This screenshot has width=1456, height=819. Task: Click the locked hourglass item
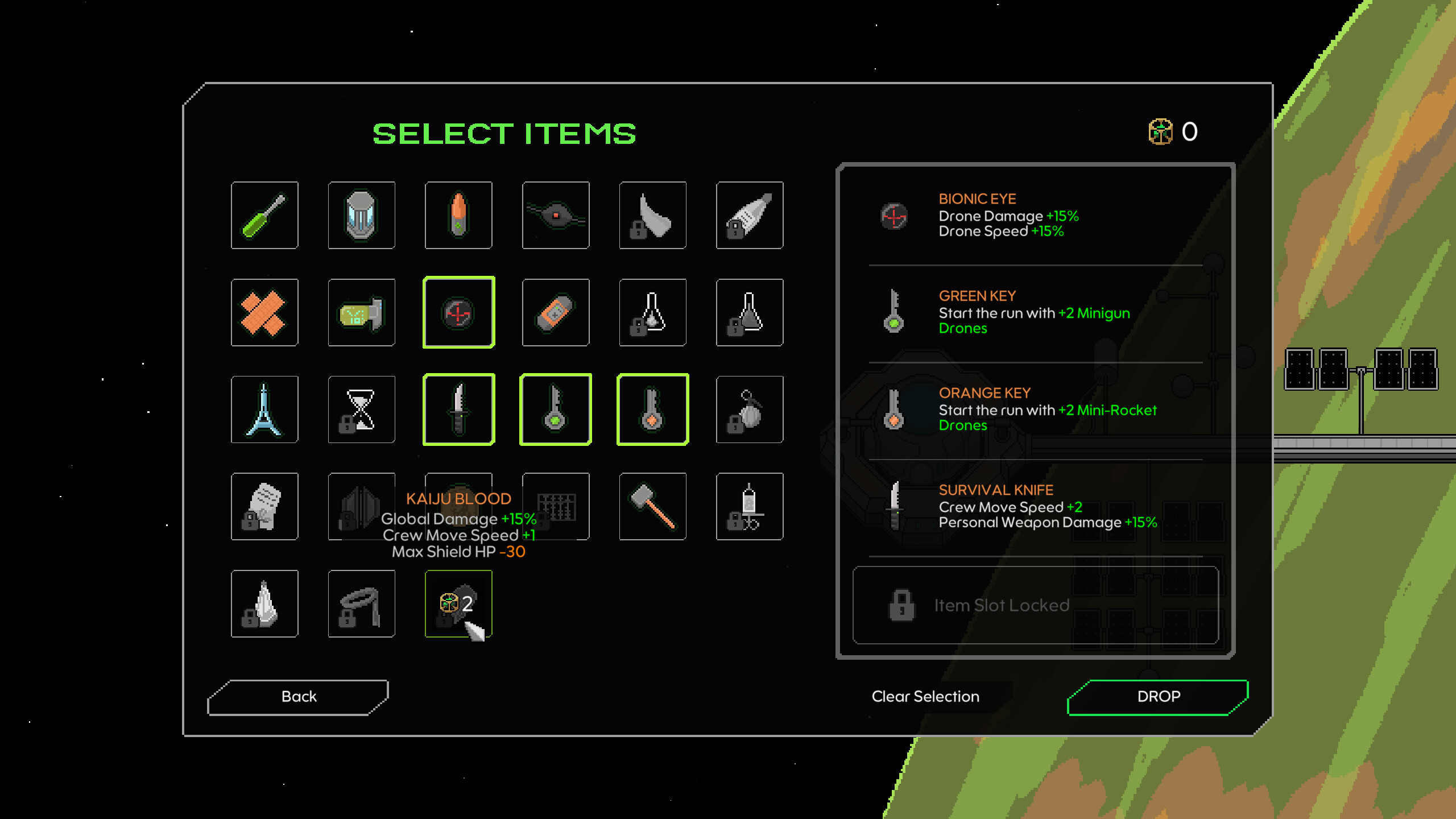pyautogui.click(x=361, y=409)
